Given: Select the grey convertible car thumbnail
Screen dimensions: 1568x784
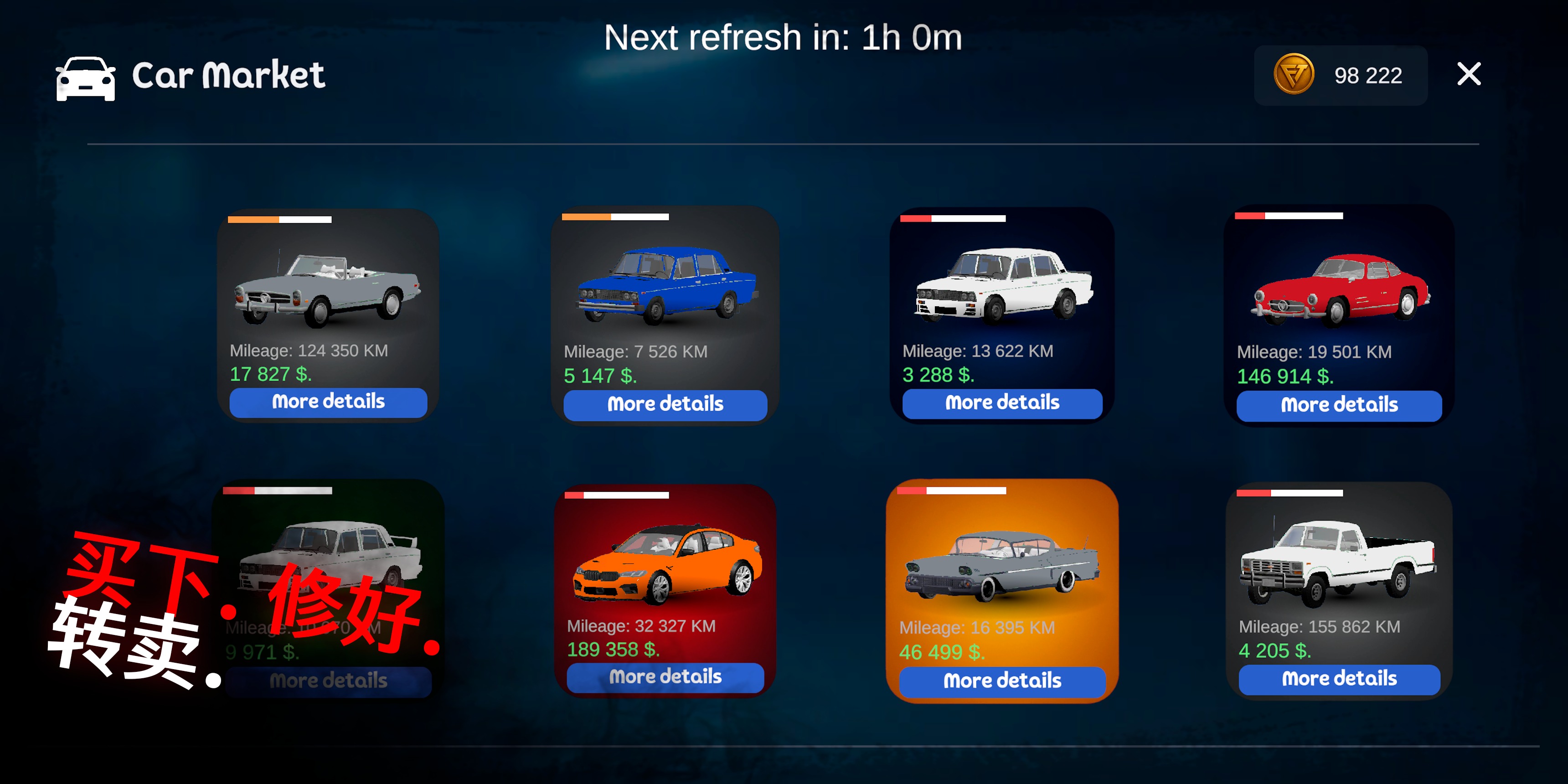Looking at the screenshot, I should [x=327, y=286].
